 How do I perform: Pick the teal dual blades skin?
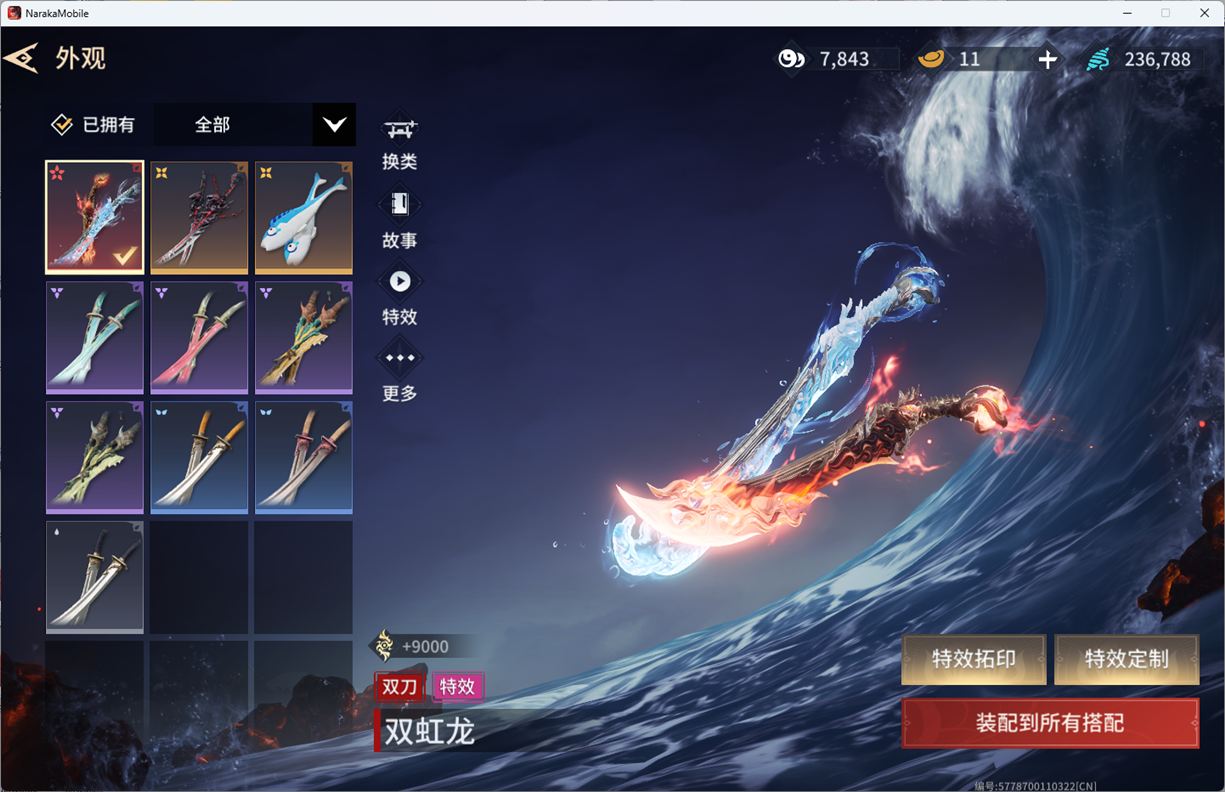(x=95, y=337)
